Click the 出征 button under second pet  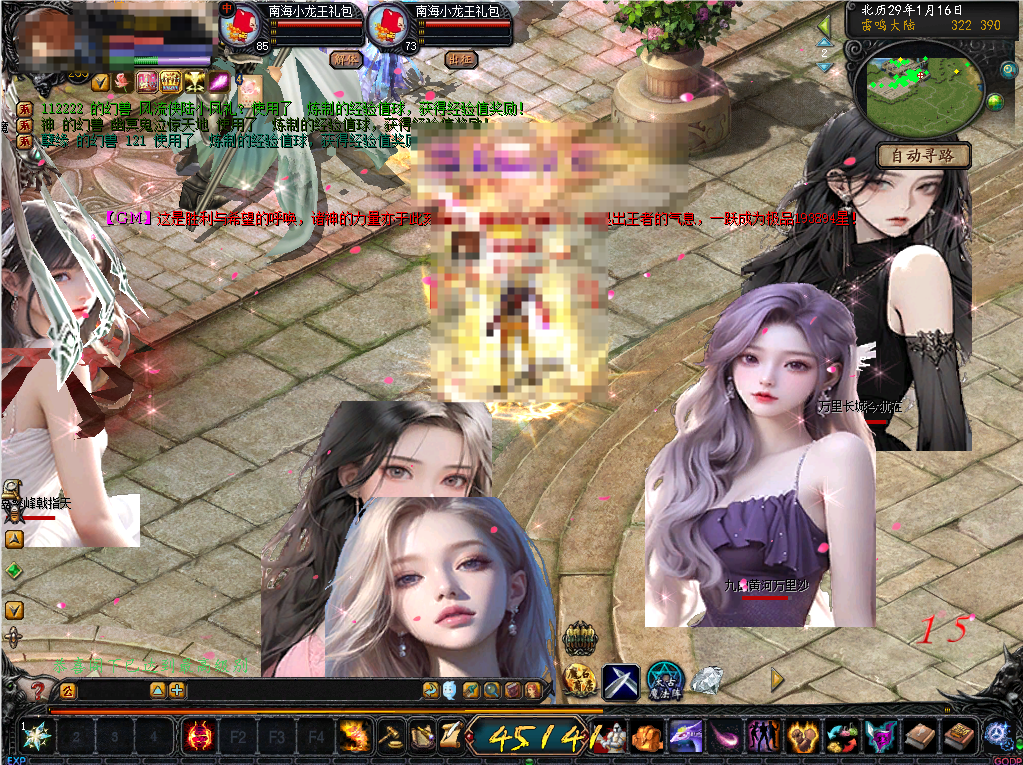pos(460,59)
